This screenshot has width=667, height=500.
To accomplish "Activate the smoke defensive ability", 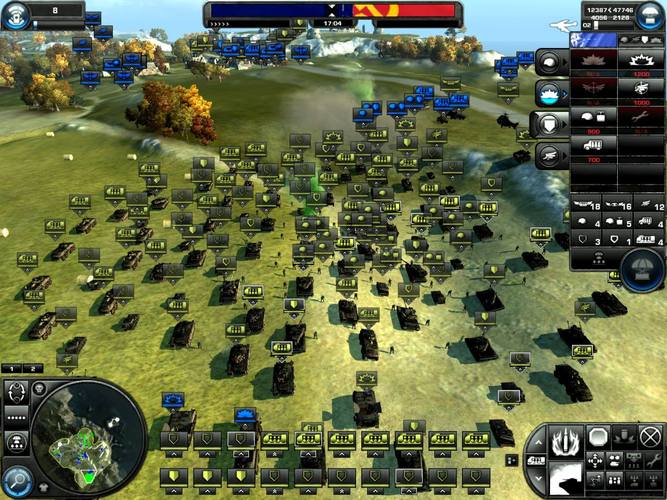I will (x=569, y=475).
